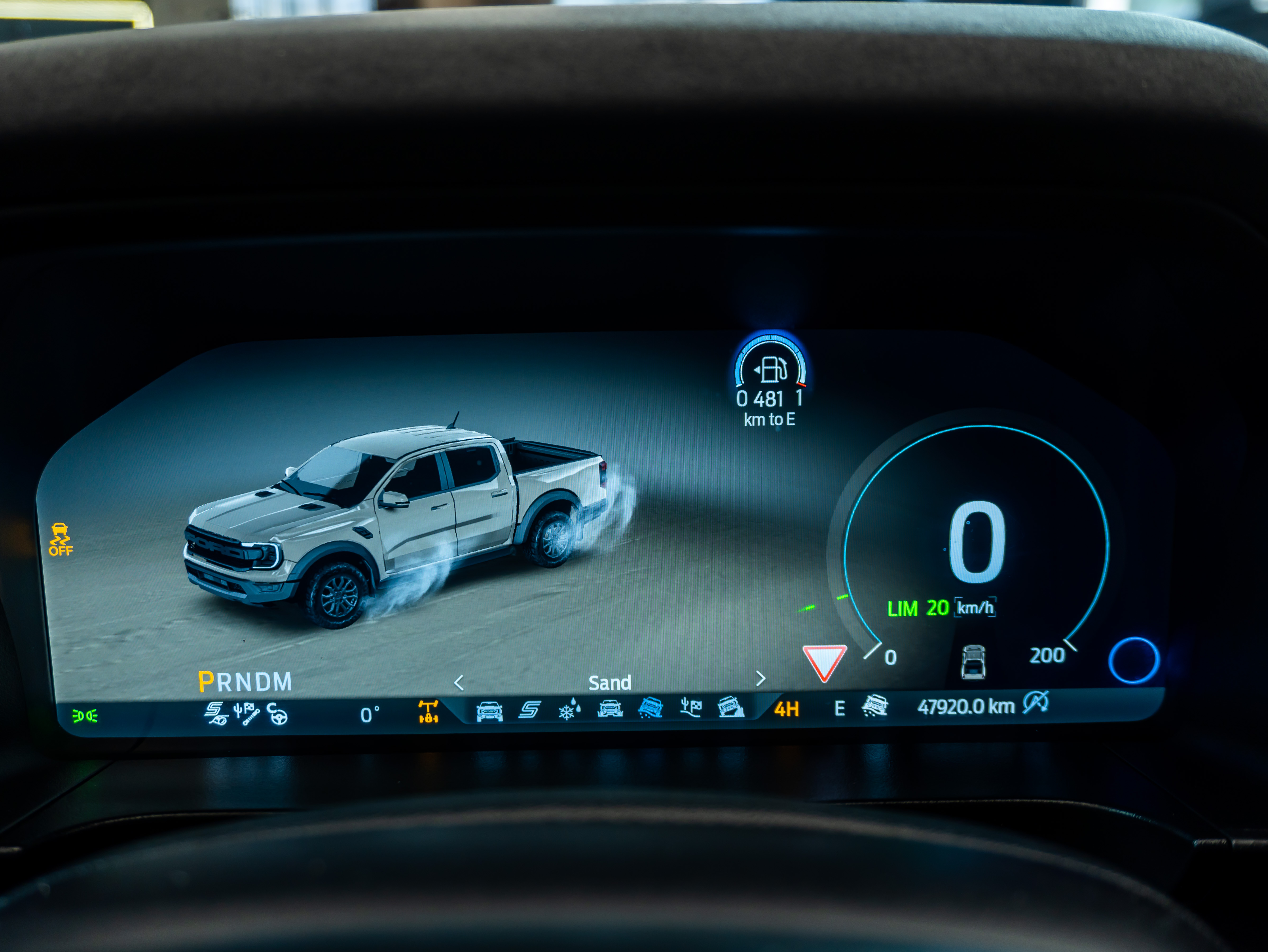Choose the Rock Crawl drive mode icon
The height and width of the screenshot is (952, 1268).
click(731, 707)
